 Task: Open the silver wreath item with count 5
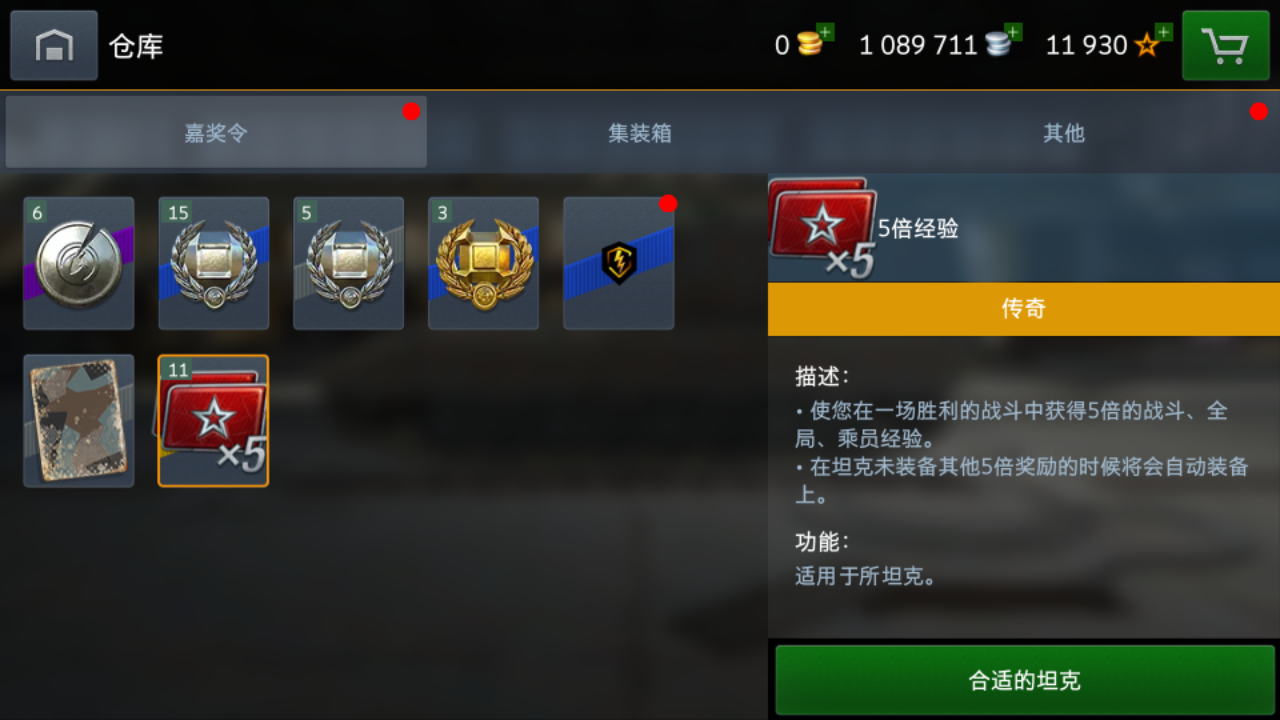coord(348,263)
